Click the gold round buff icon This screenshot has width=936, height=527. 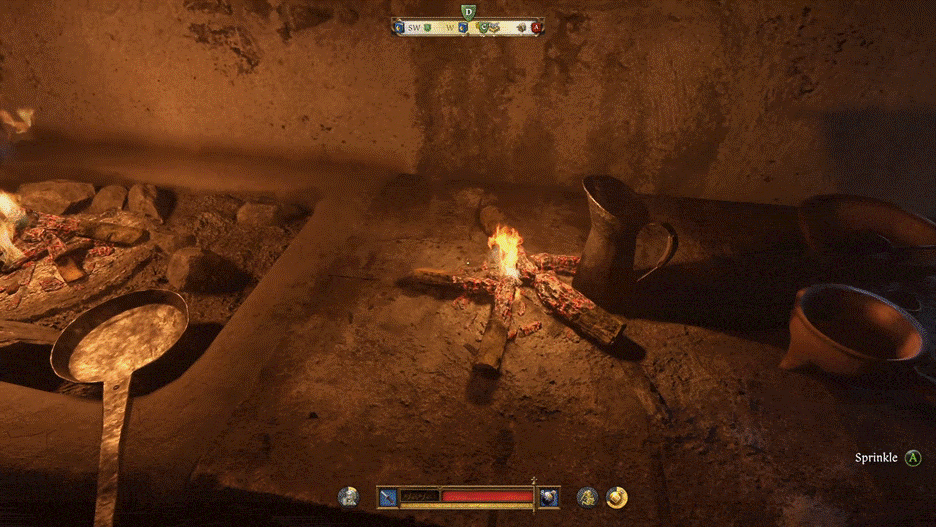pos(617,496)
